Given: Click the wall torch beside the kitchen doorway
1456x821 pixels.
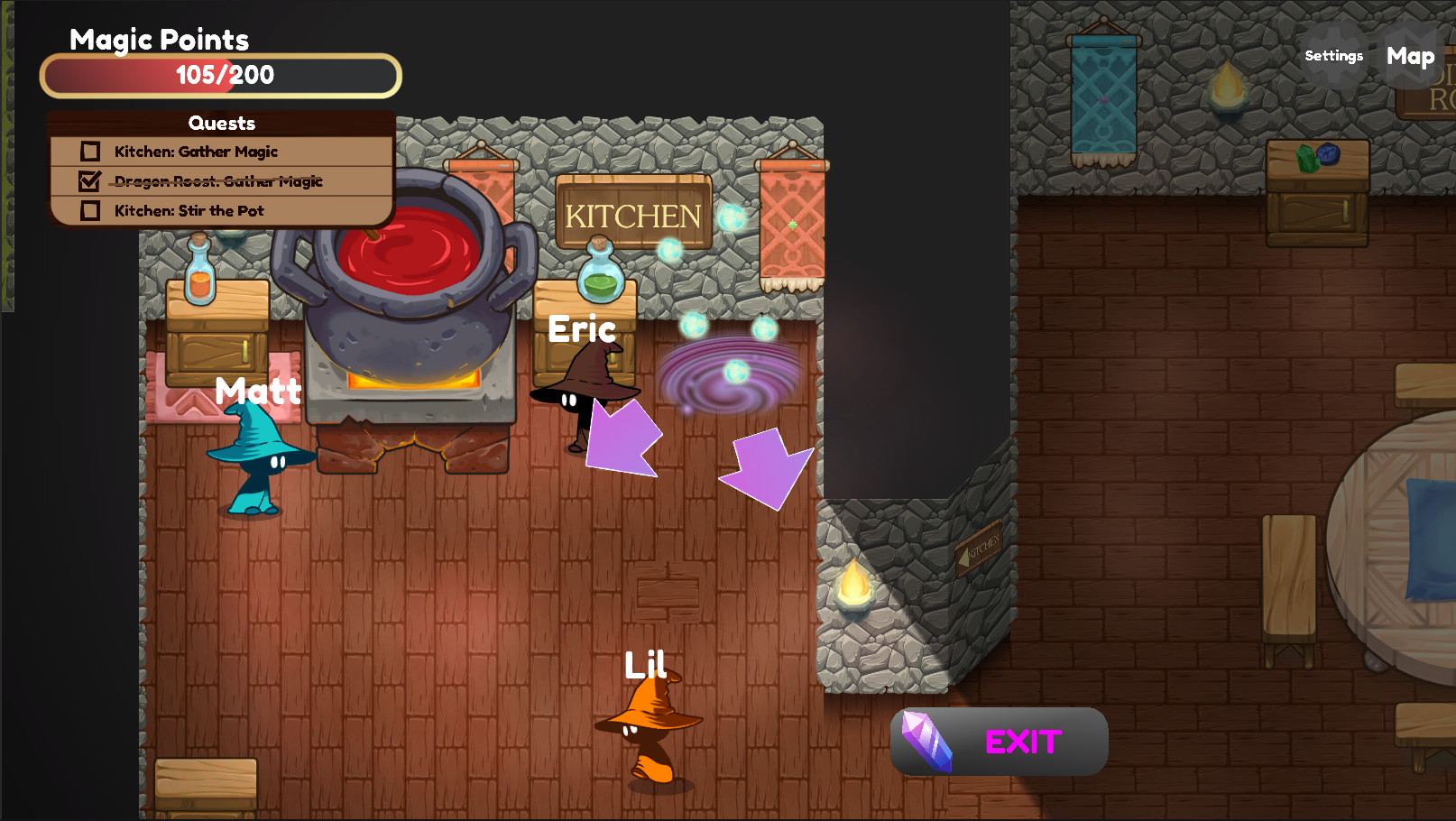Looking at the screenshot, I should pos(855,586).
